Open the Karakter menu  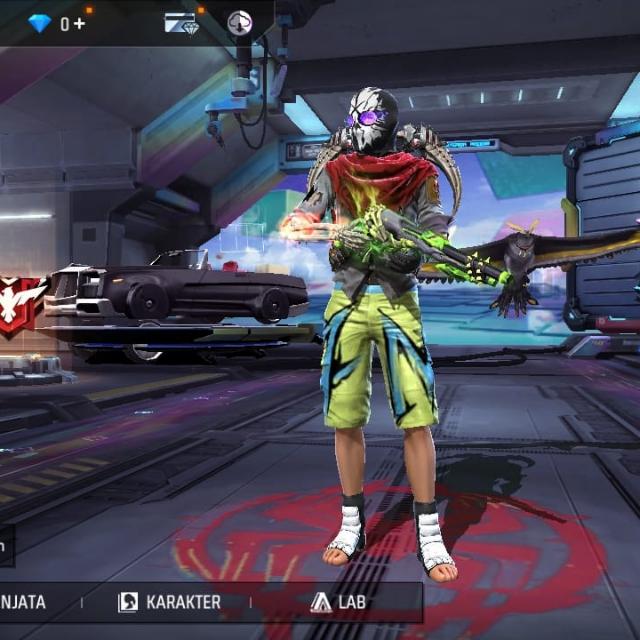pyautogui.click(x=170, y=602)
